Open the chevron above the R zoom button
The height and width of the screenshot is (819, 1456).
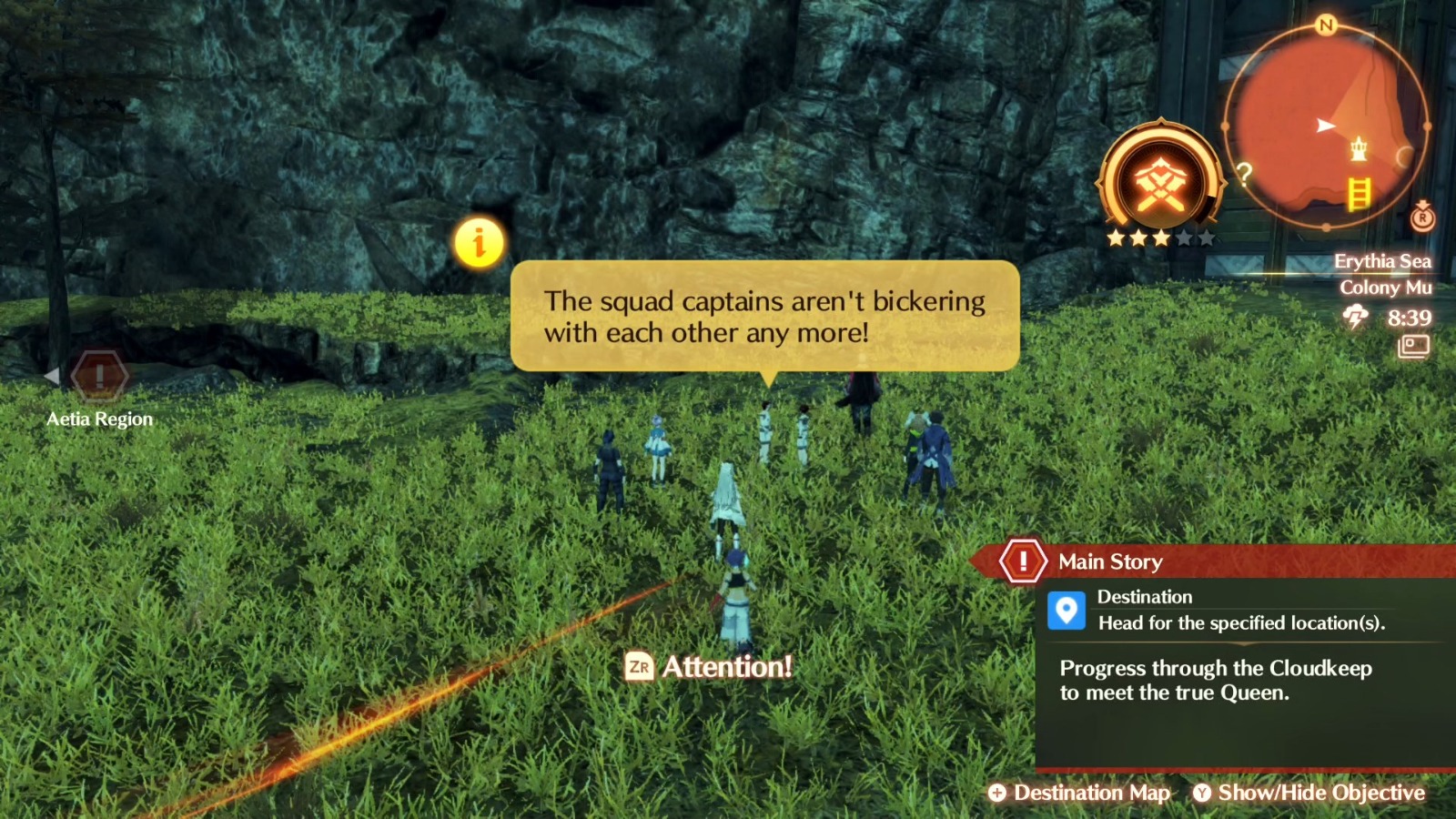click(x=1422, y=203)
